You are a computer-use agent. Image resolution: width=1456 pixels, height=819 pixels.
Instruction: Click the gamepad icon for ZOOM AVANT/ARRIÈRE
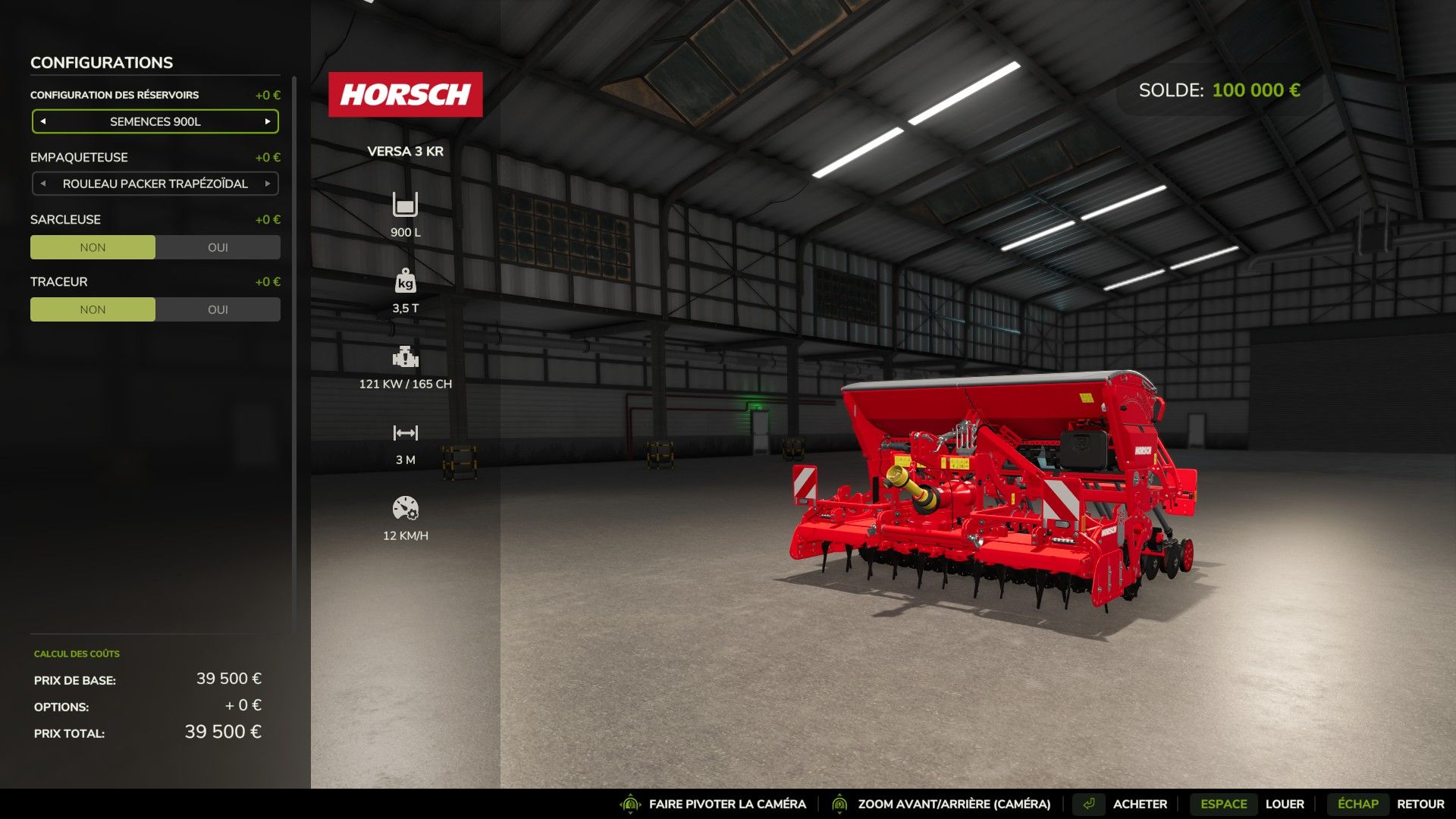point(839,803)
